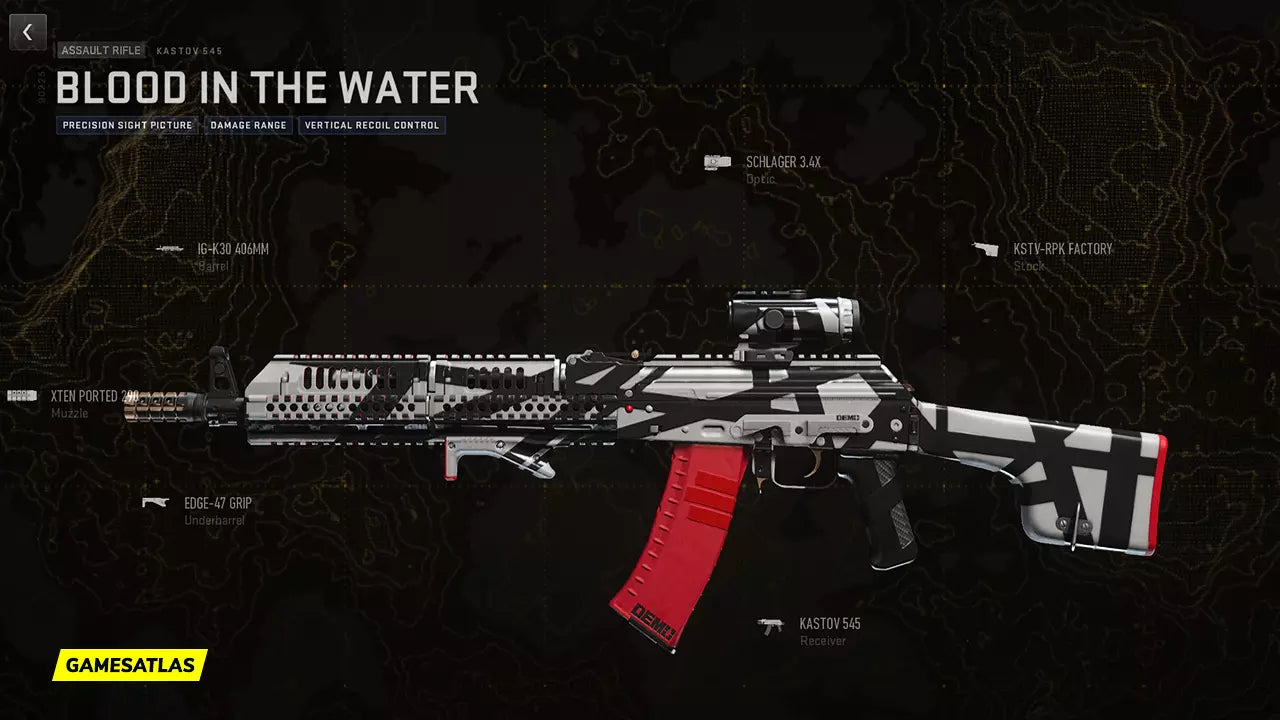Click the Vertical Recoil Control tag
The height and width of the screenshot is (720, 1280).
(371, 126)
